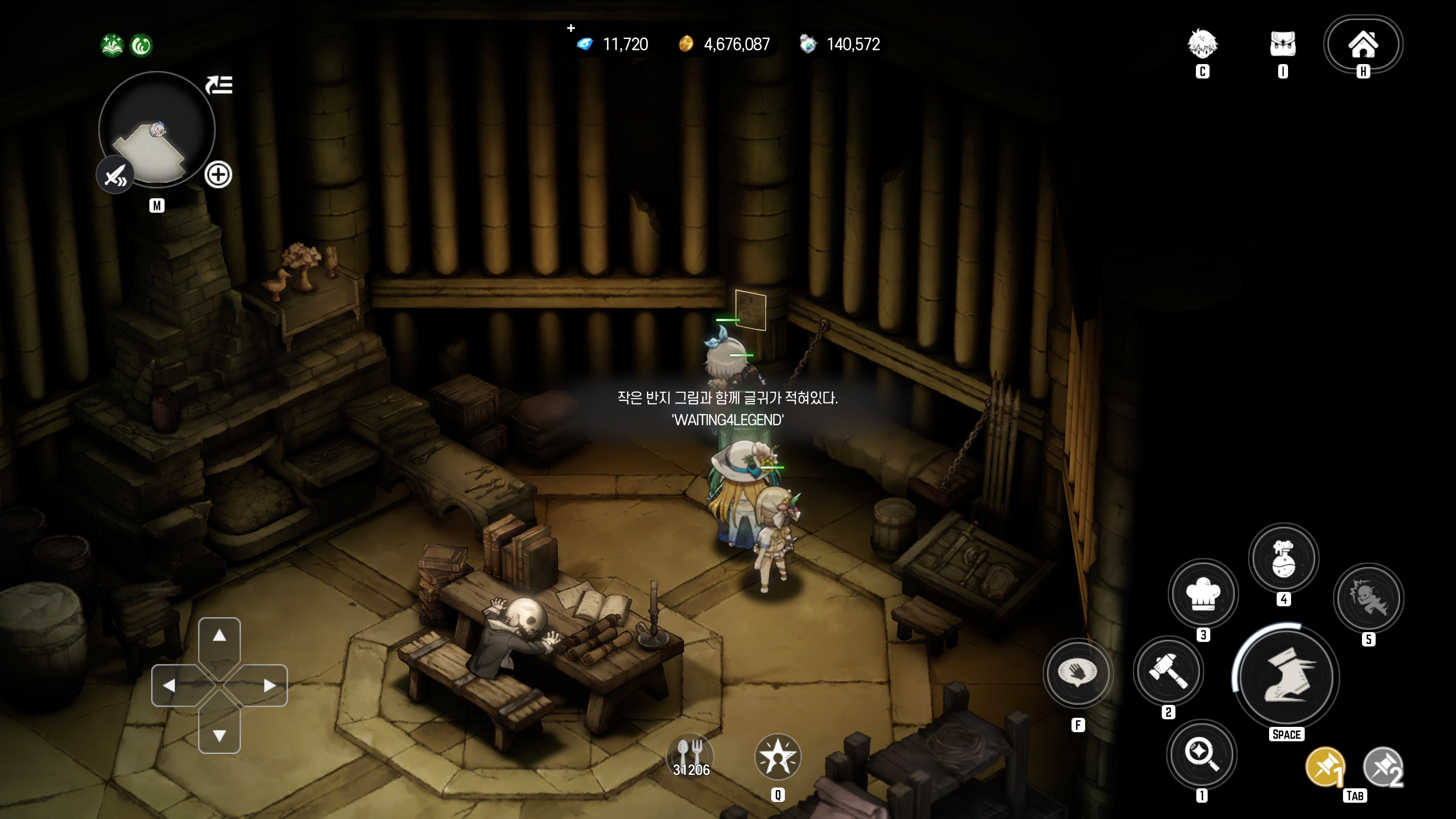This screenshot has height=819, width=1456.
Task: Click the minimap plus zoom button
Action: 218,175
